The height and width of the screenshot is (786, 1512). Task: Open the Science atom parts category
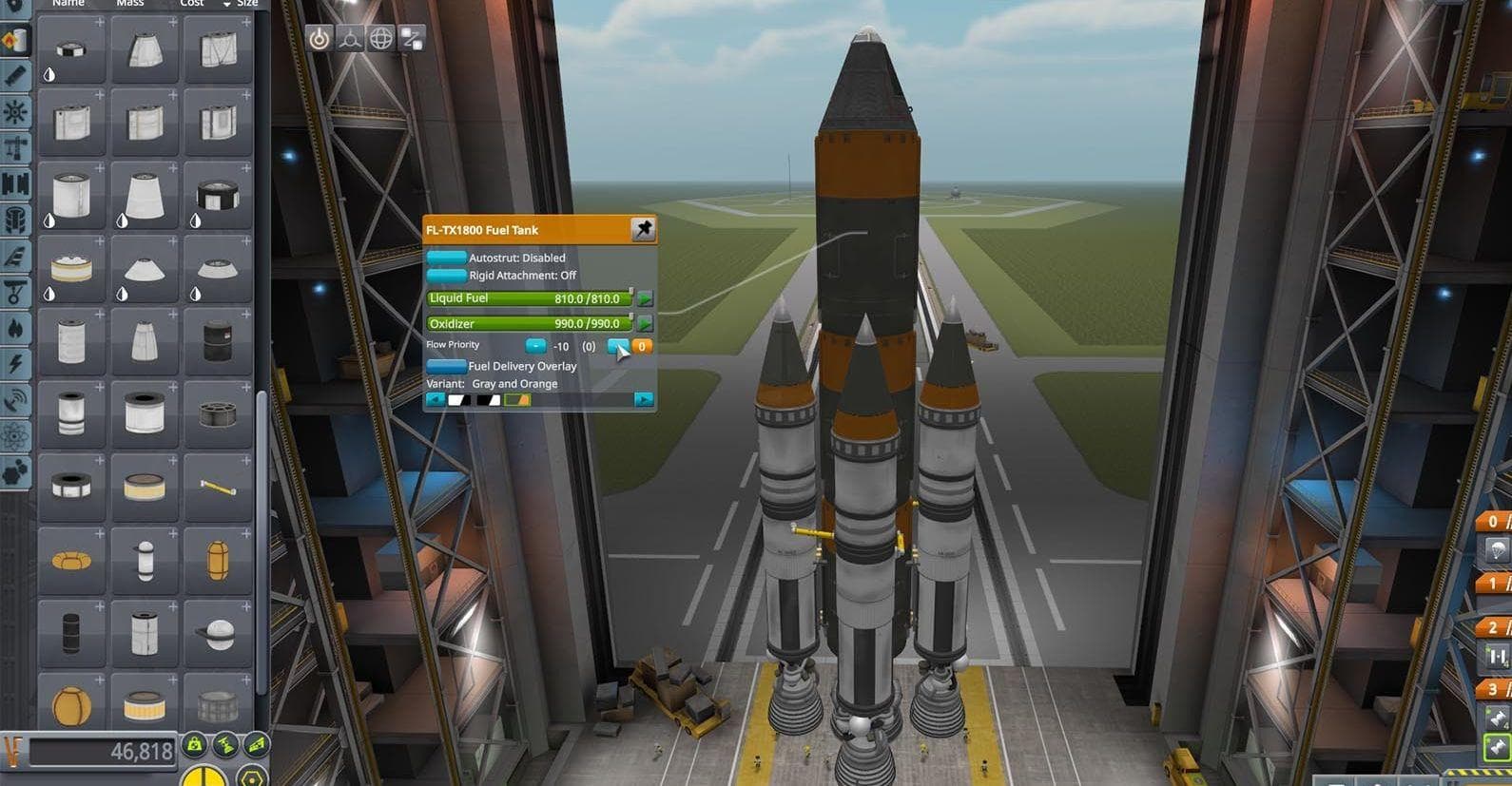[x=15, y=435]
